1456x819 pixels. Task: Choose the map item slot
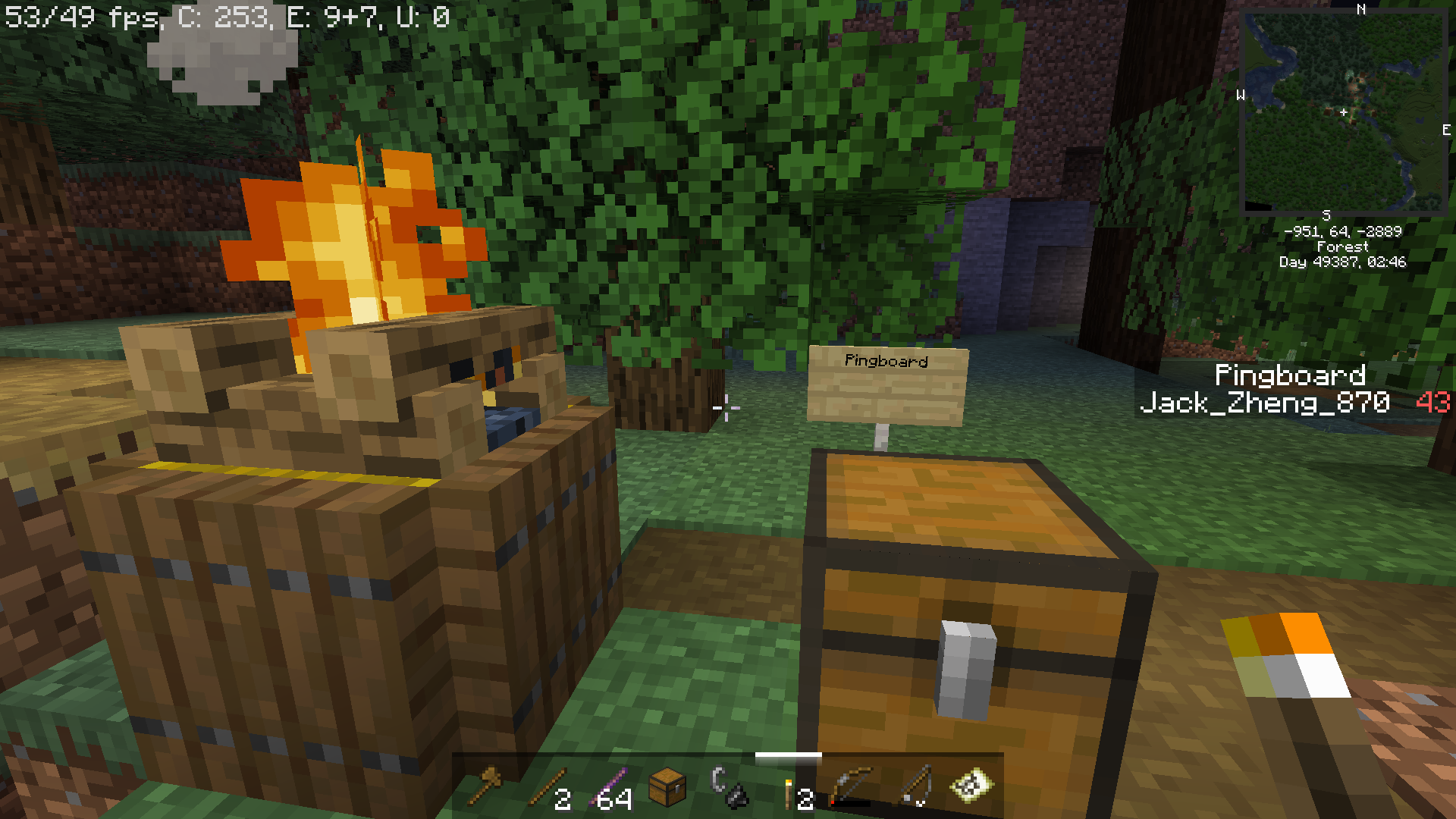click(971, 786)
